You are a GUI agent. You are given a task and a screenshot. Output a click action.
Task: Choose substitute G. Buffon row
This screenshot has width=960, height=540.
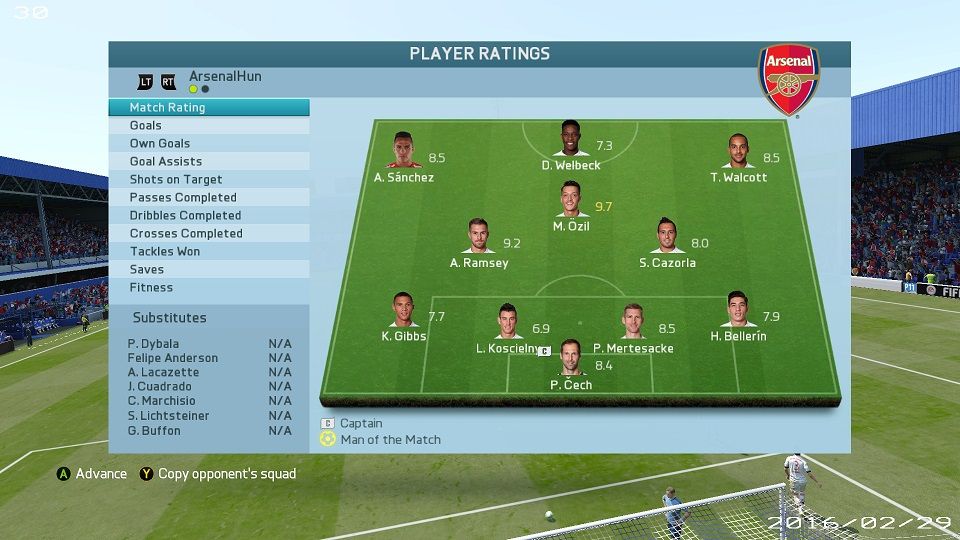pyautogui.click(x=209, y=430)
